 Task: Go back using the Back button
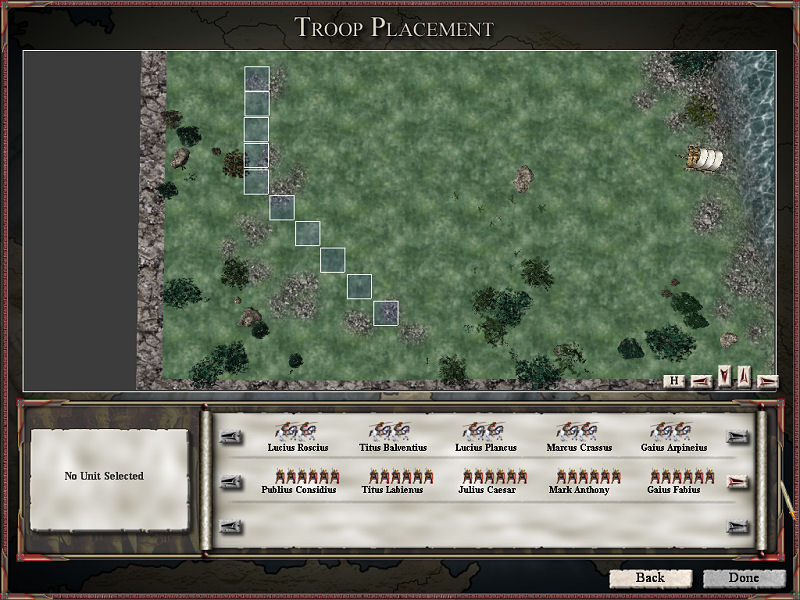click(x=650, y=578)
